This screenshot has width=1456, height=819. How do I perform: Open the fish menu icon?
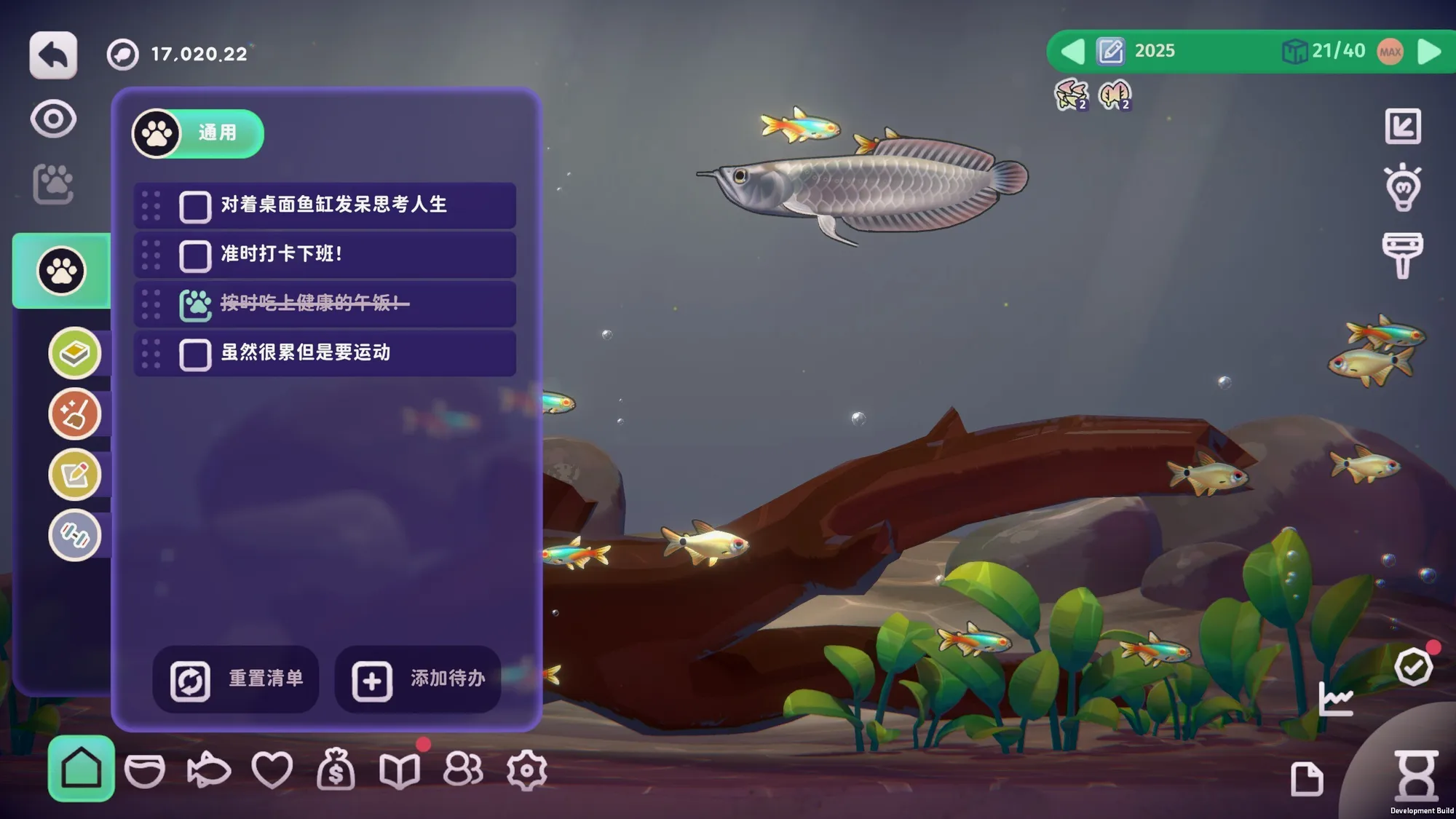click(208, 769)
